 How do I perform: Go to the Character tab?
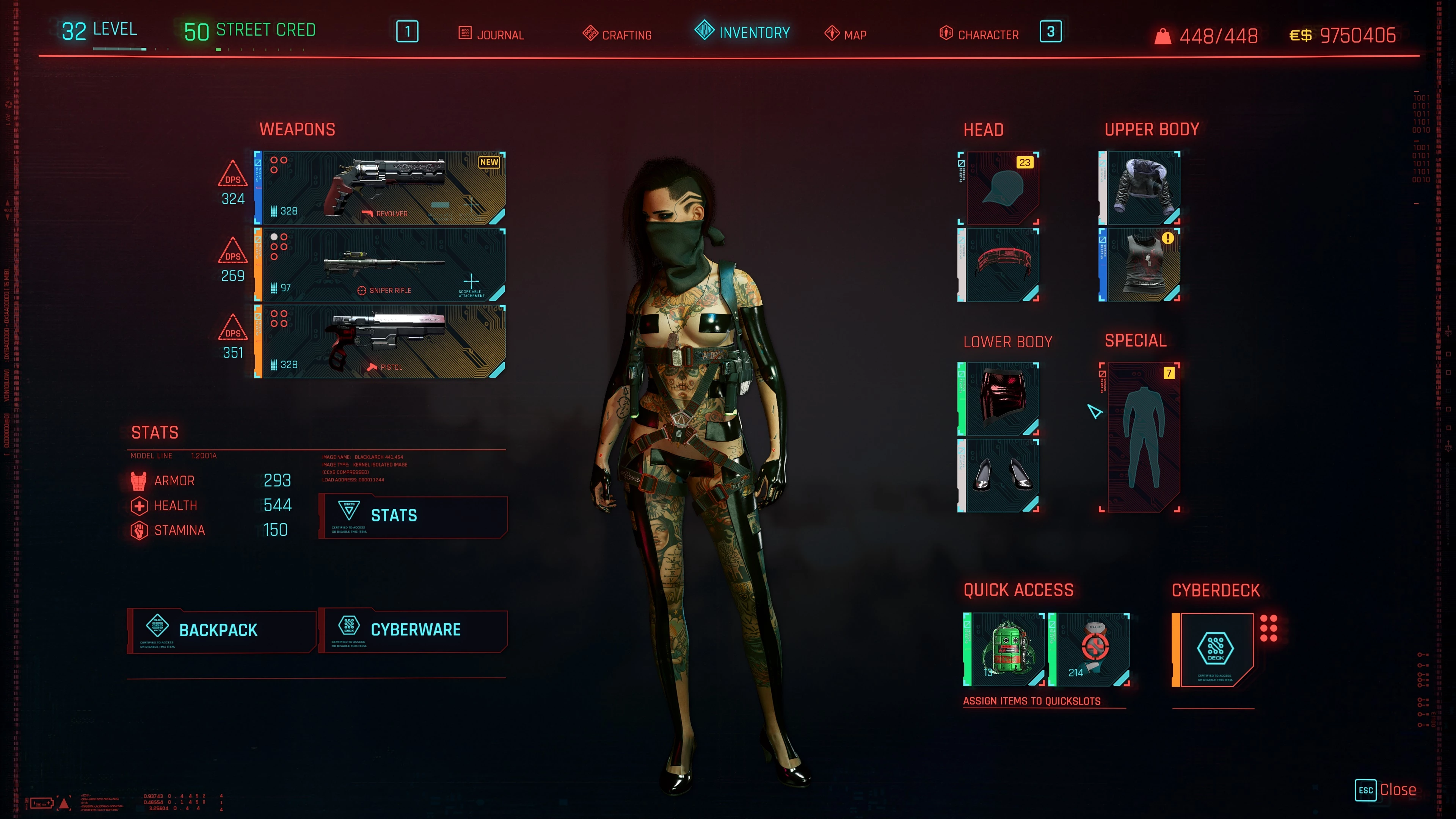coord(979,35)
